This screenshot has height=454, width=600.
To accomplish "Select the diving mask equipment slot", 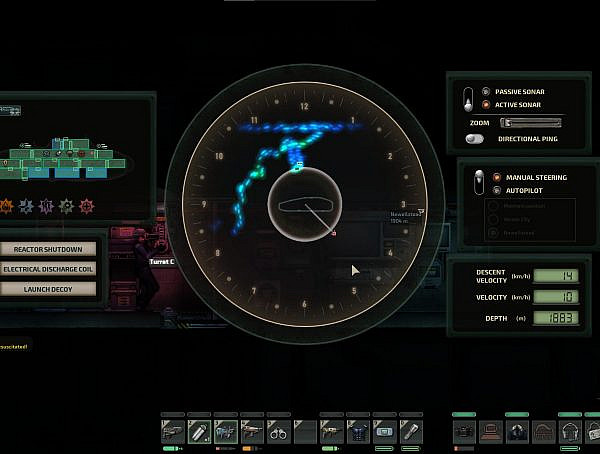I will 517,431.
